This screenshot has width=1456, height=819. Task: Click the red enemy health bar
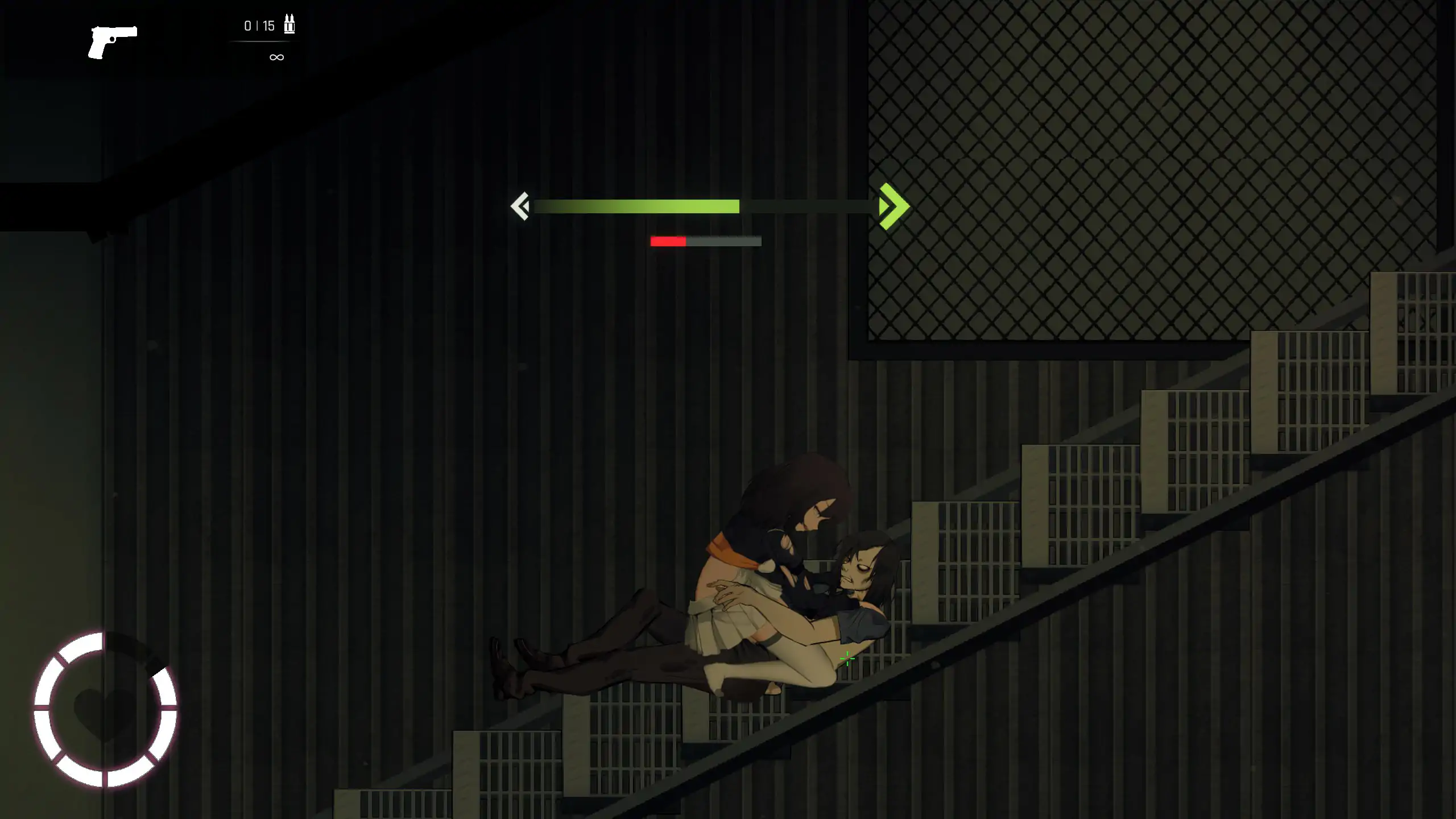coord(668,241)
